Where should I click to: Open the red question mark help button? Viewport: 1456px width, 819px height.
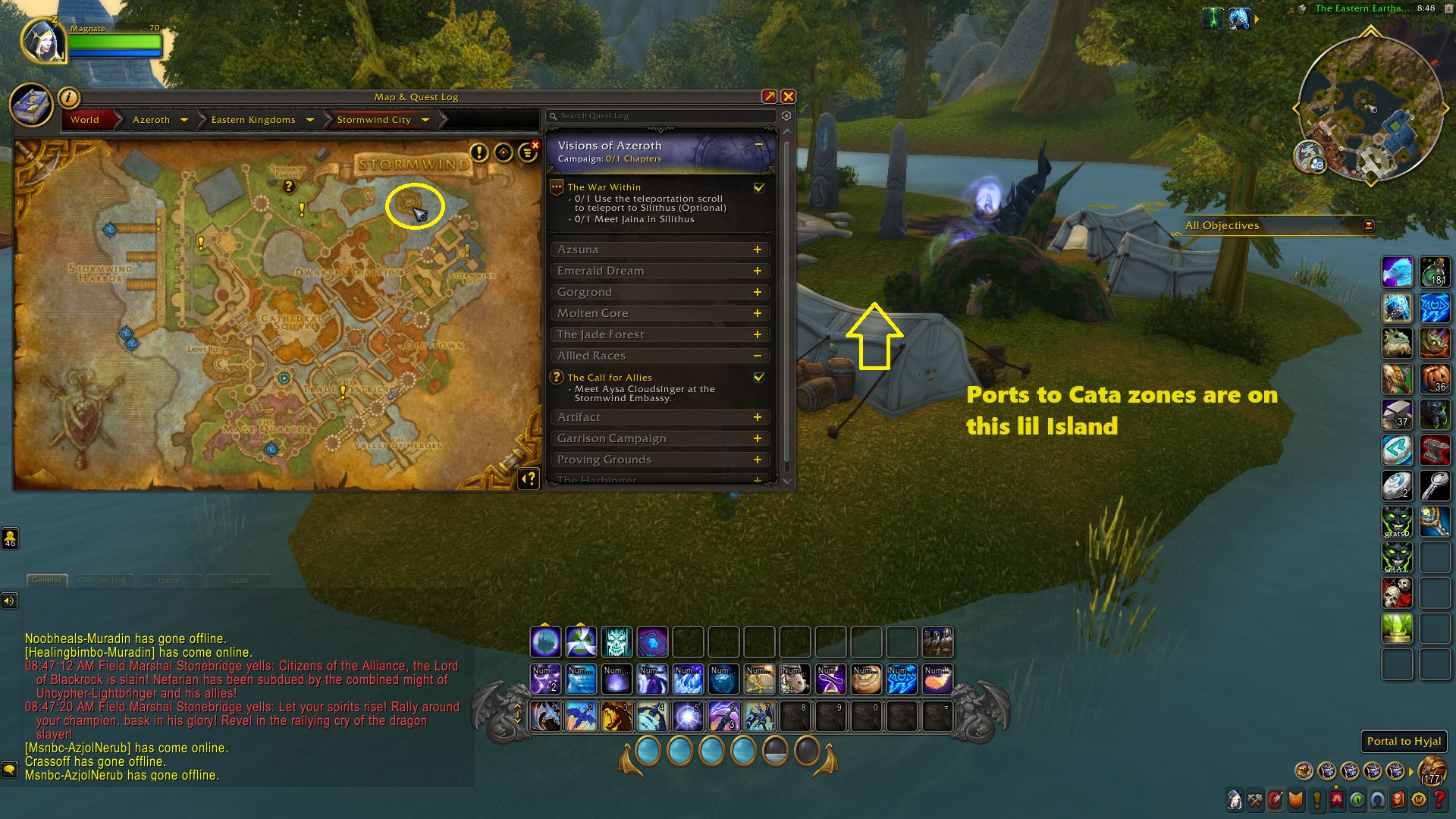tap(1439, 799)
